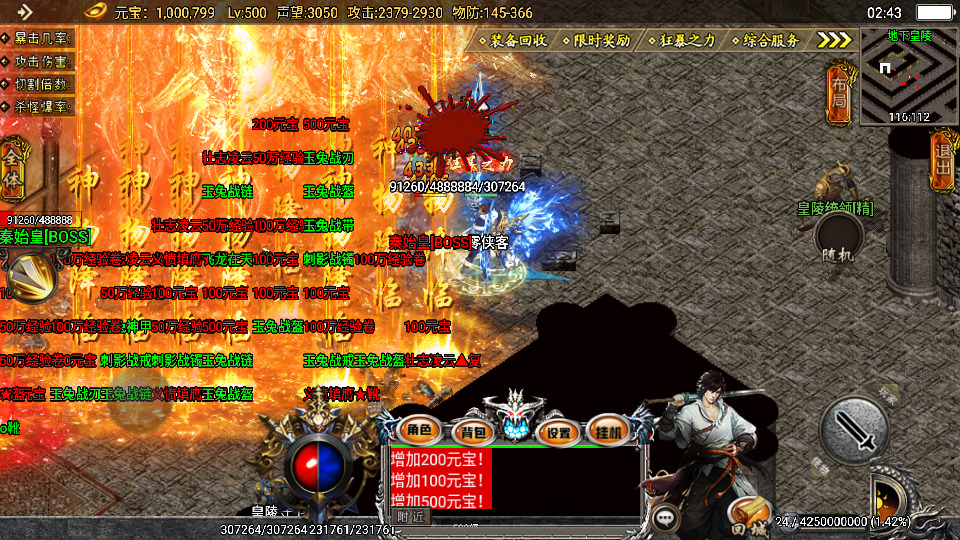Activate the 随机 random teleport skill

(838, 240)
